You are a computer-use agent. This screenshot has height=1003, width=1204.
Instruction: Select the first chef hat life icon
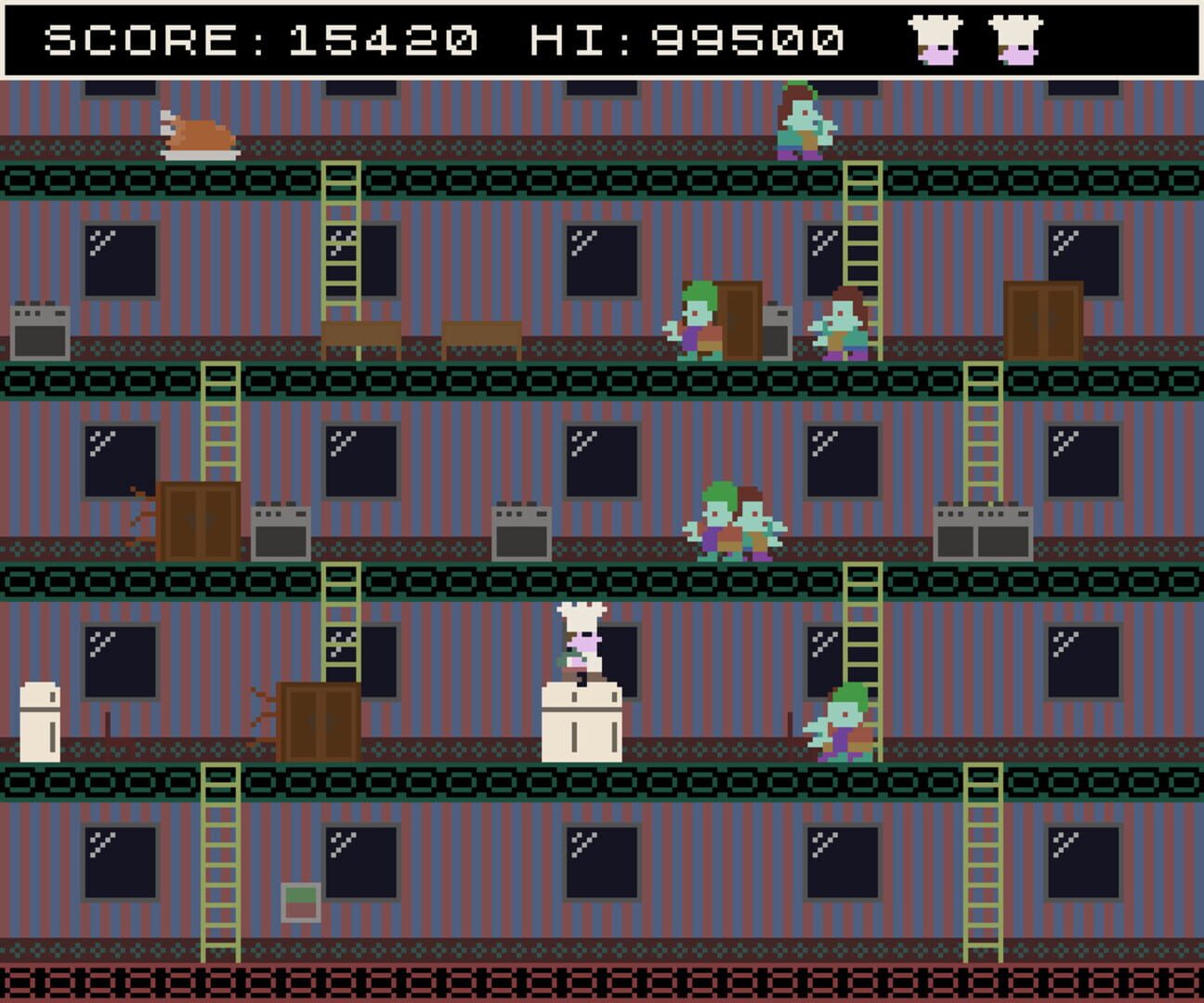934,39
